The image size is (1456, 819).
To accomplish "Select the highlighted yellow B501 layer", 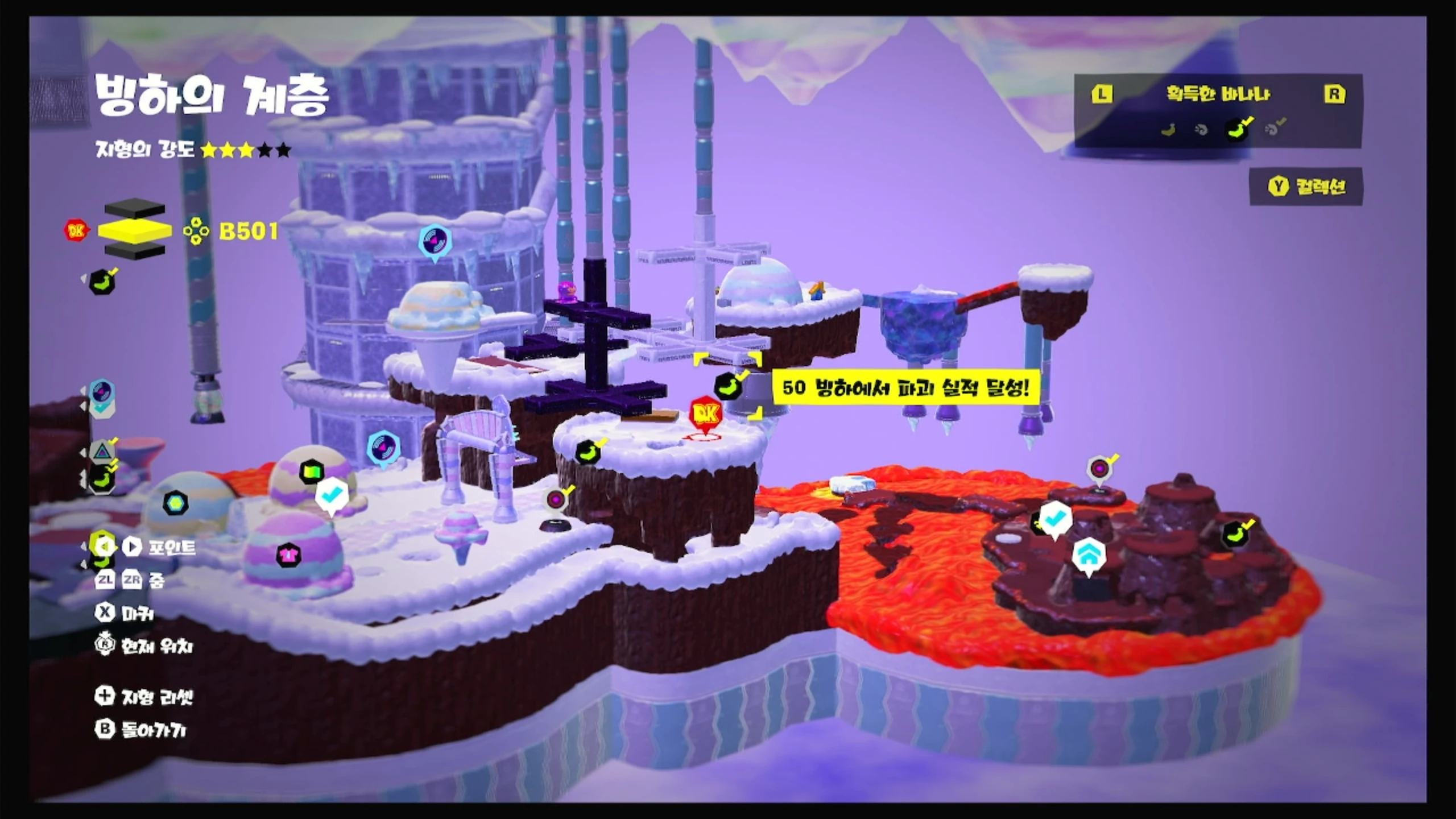I will (x=135, y=230).
